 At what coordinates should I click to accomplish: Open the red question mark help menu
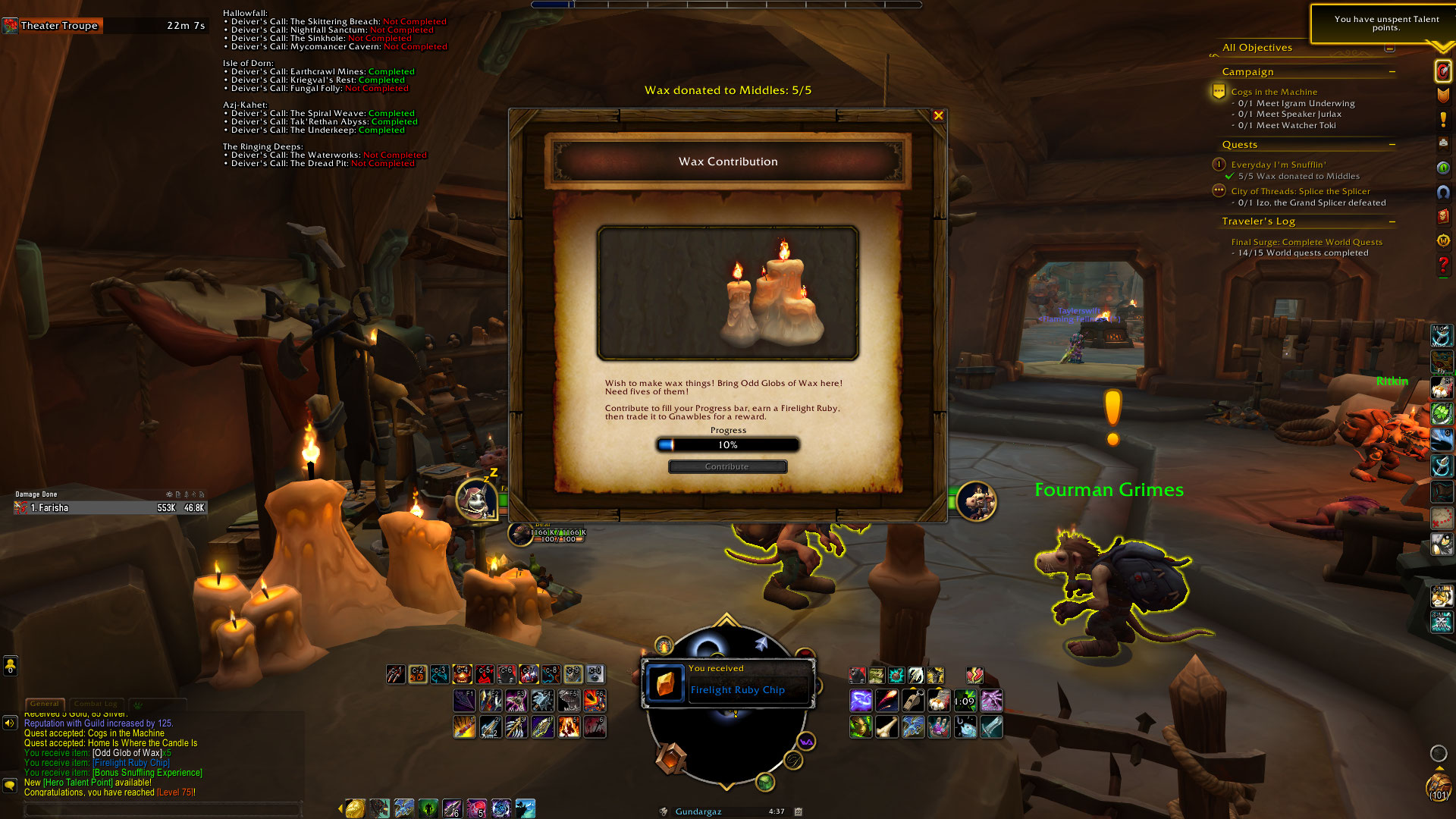(1443, 265)
